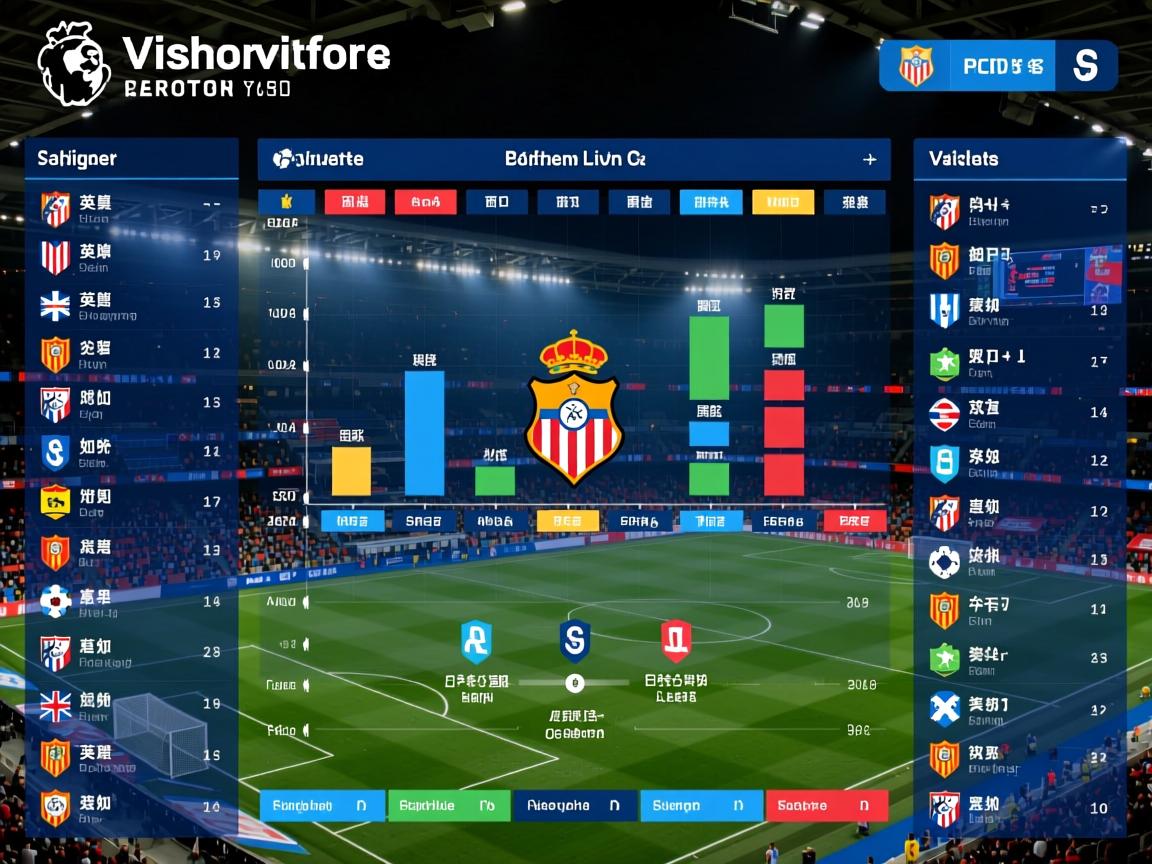Select the crown icon tab above chart
1152x864 pixels.
pyautogui.click(x=286, y=202)
